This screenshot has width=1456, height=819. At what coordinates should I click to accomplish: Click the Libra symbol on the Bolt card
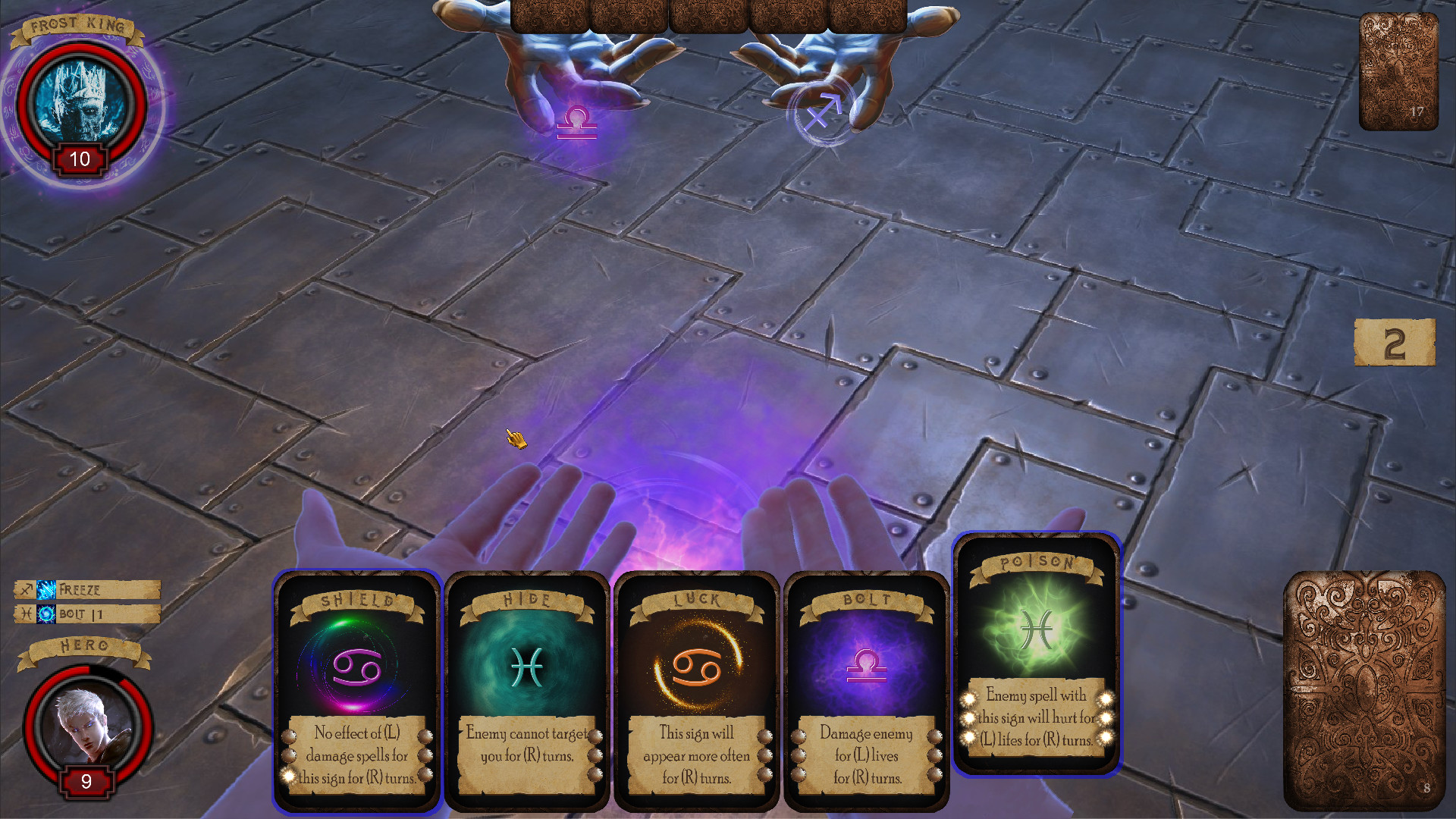[867, 667]
